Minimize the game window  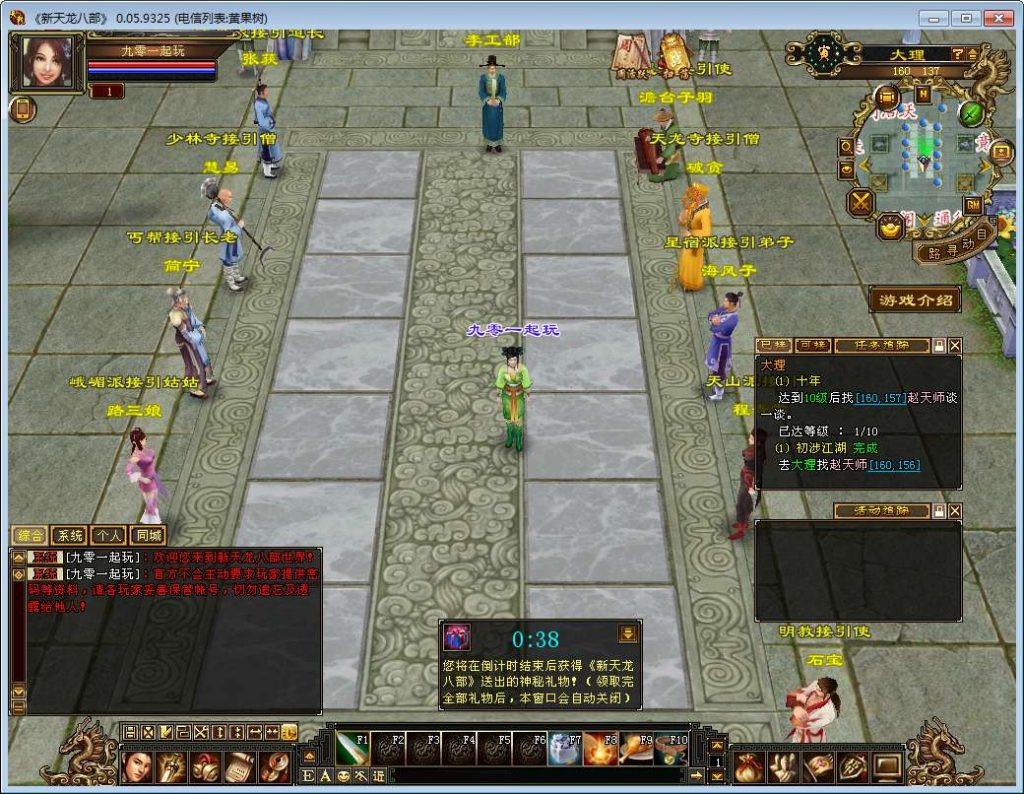[x=934, y=18]
